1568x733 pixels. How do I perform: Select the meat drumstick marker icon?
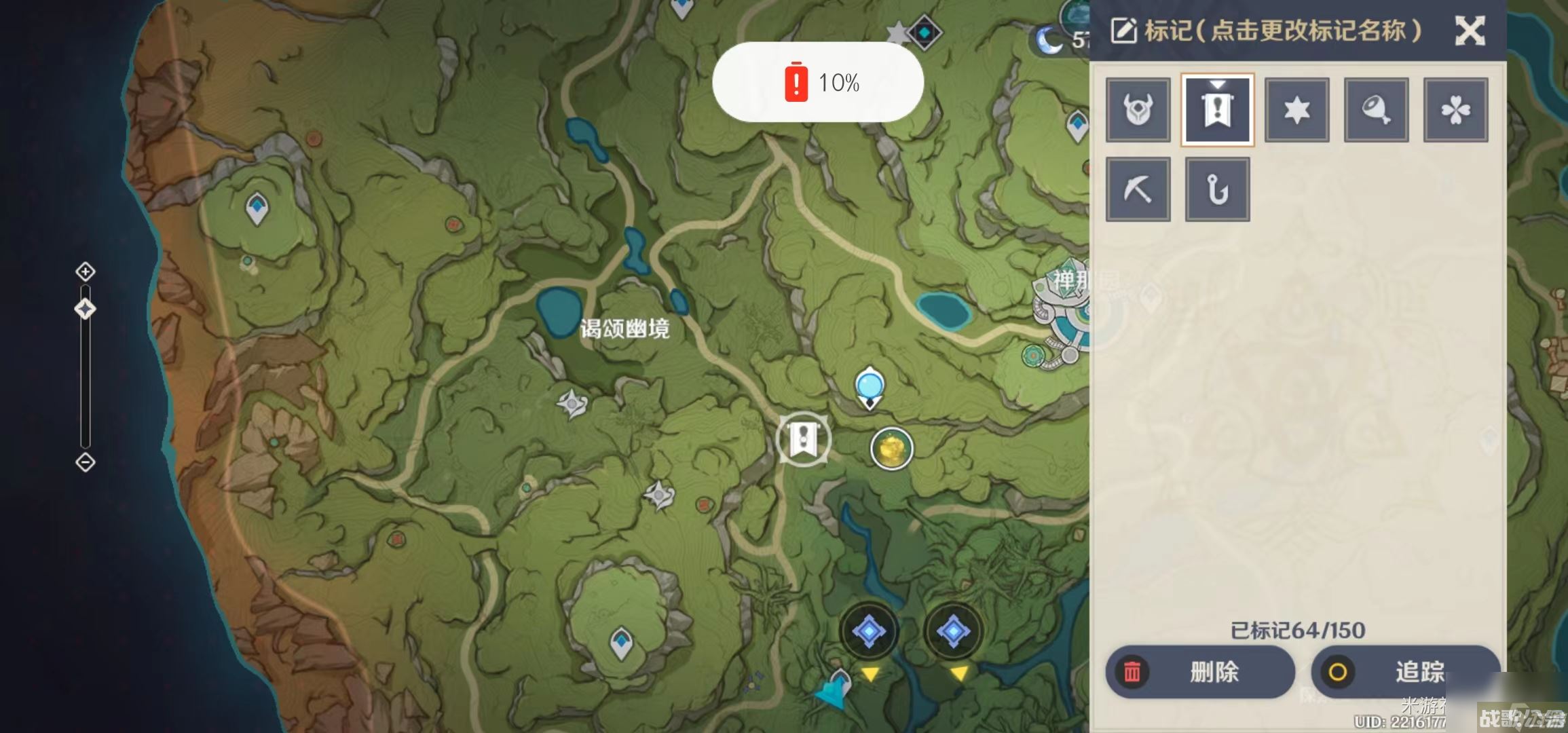pyautogui.click(x=1376, y=109)
